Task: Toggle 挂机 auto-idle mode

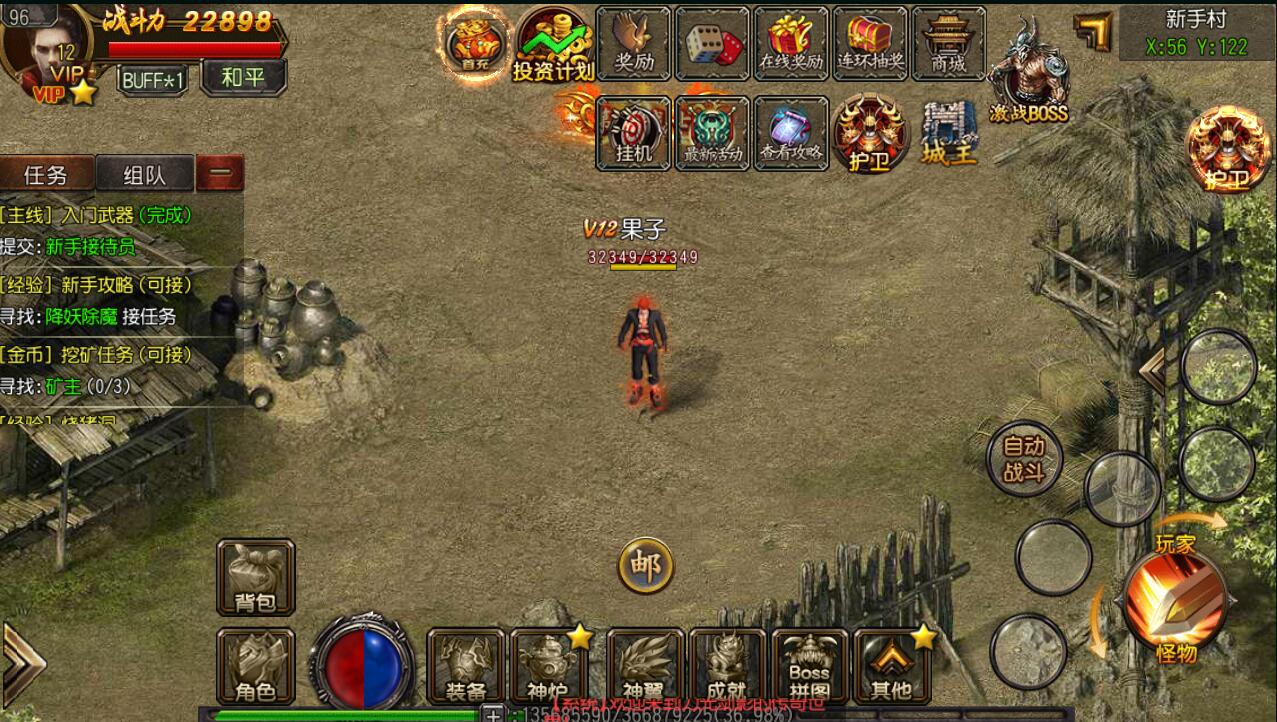Action: click(633, 132)
